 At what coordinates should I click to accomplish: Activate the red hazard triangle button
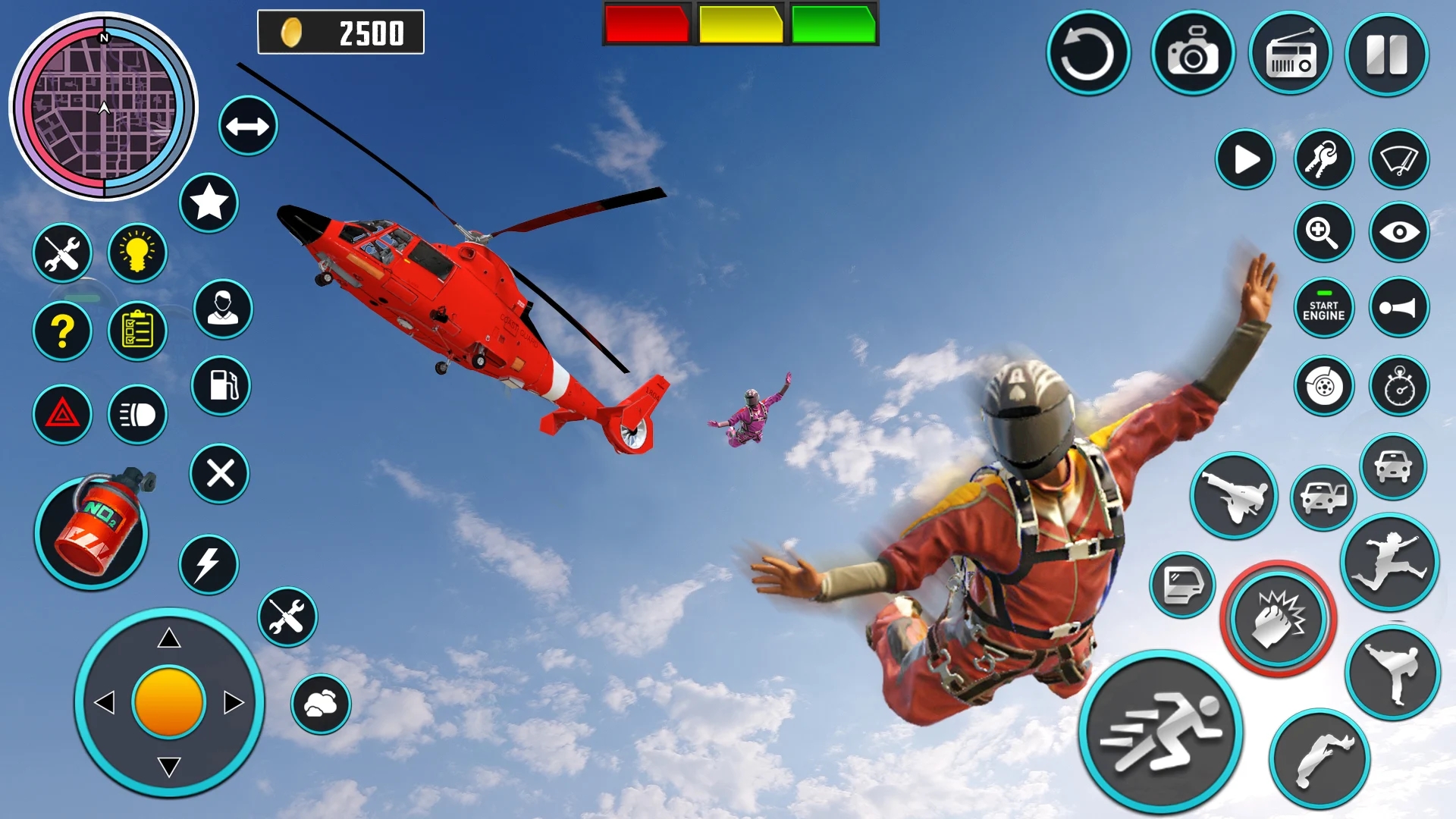click(x=62, y=415)
